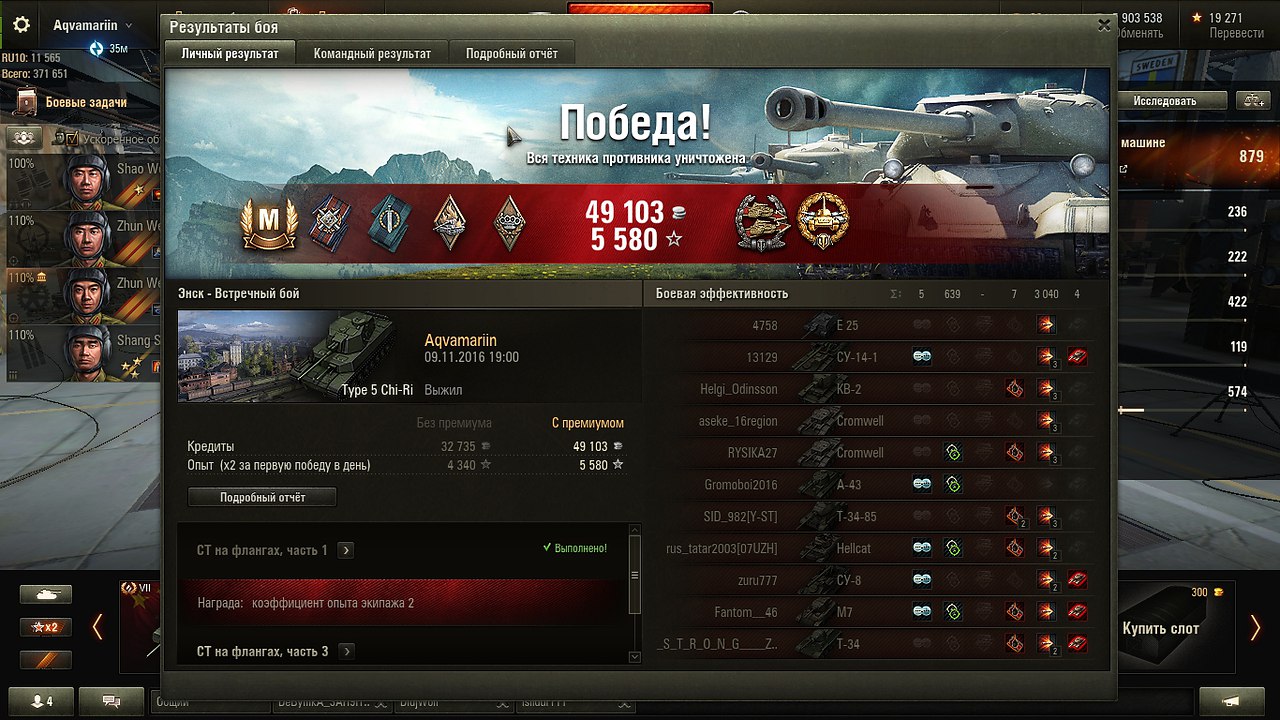Open the contacts list button showing 4
The height and width of the screenshot is (720, 1280).
coord(40,701)
